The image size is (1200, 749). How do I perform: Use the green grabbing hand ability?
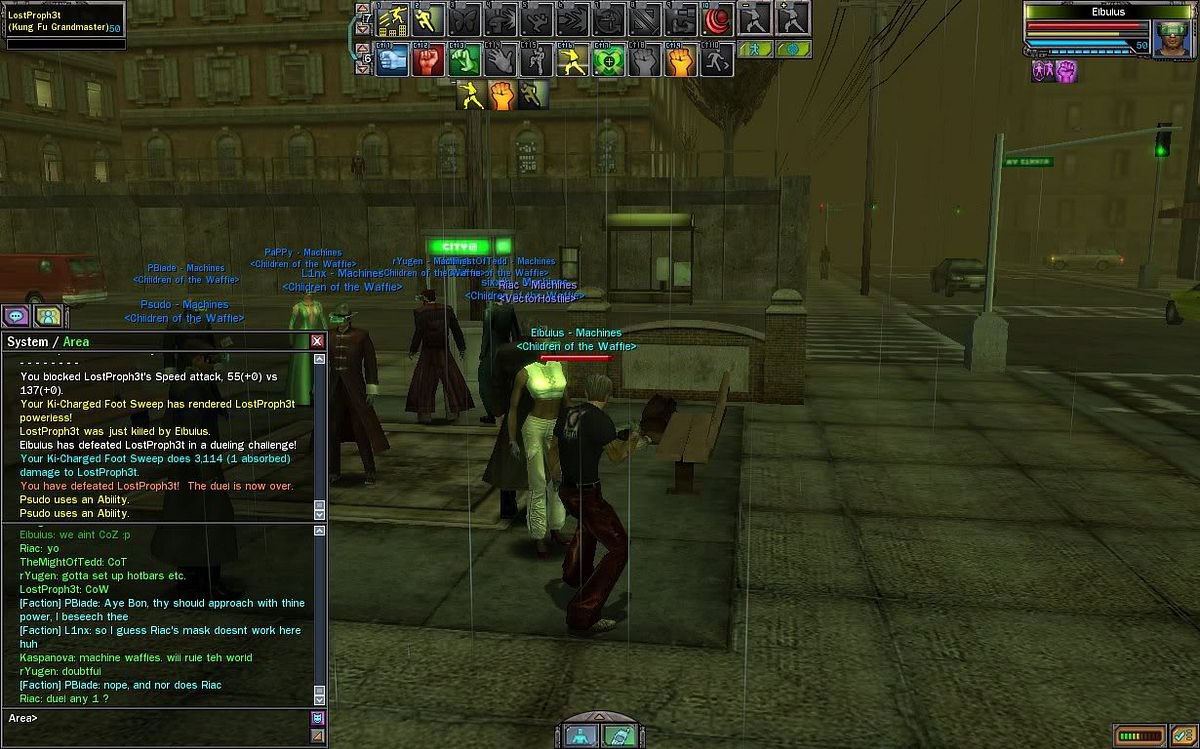pyautogui.click(x=464, y=60)
